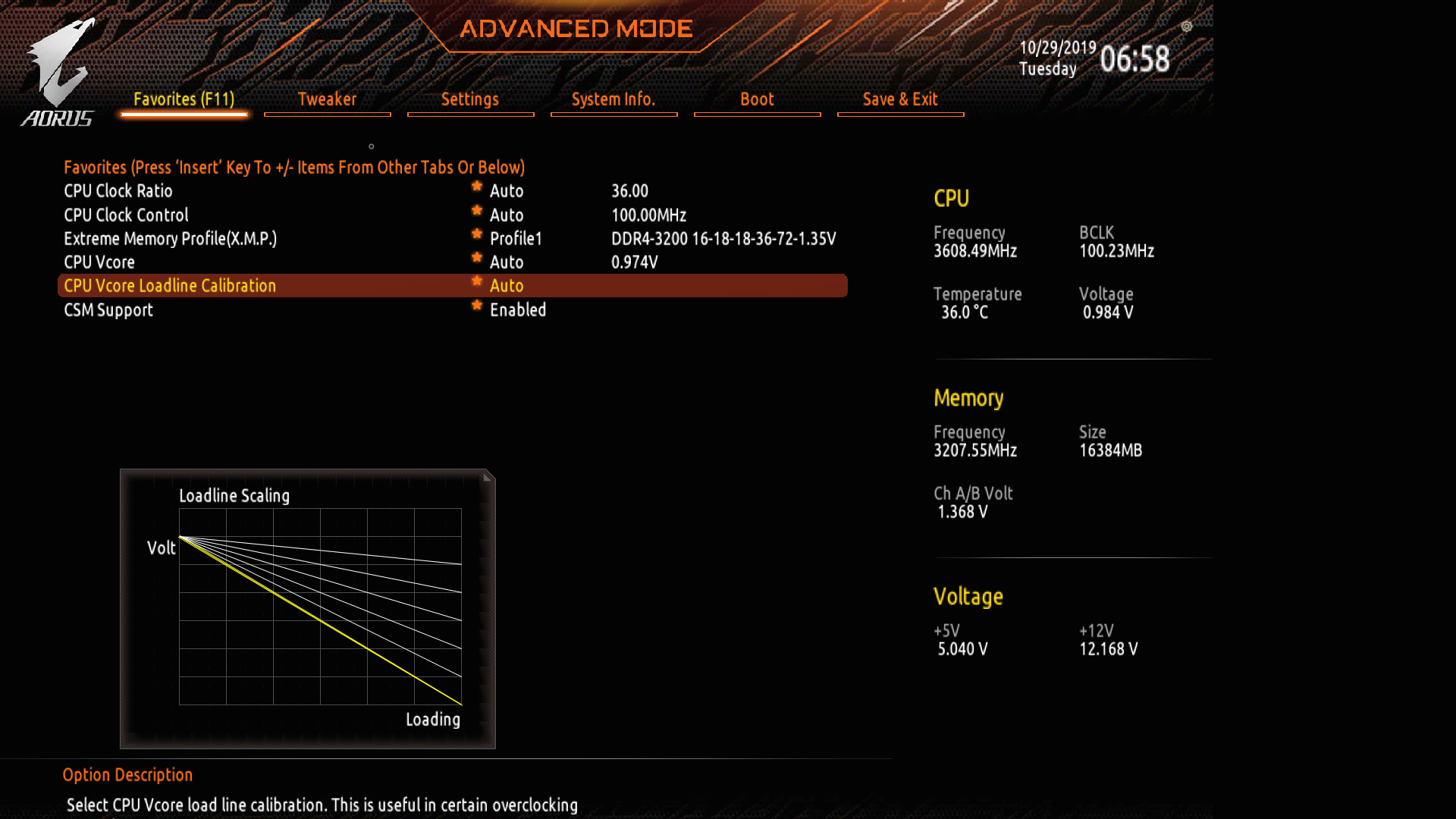The width and height of the screenshot is (1456, 819).
Task: Click Save & Exit
Action: point(900,99)
